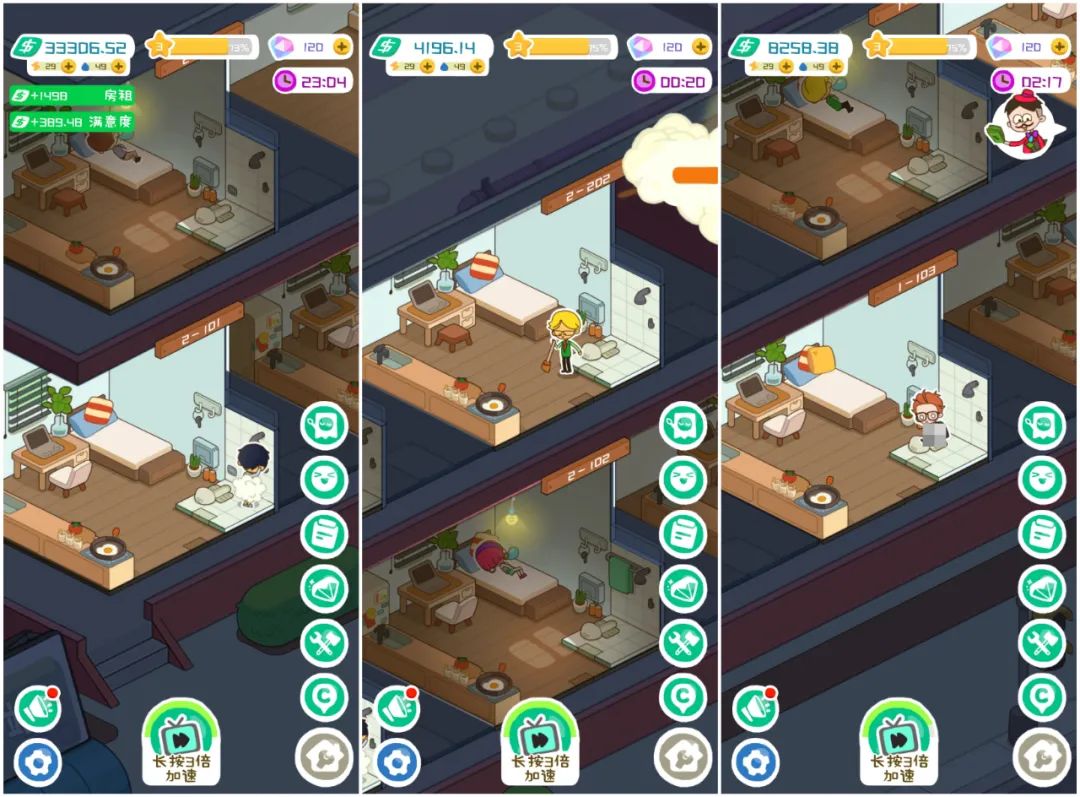
Task: Hold 3x speed-up button in the 02:17 panel
Action: pyautogui.click(x=899, y=742)
